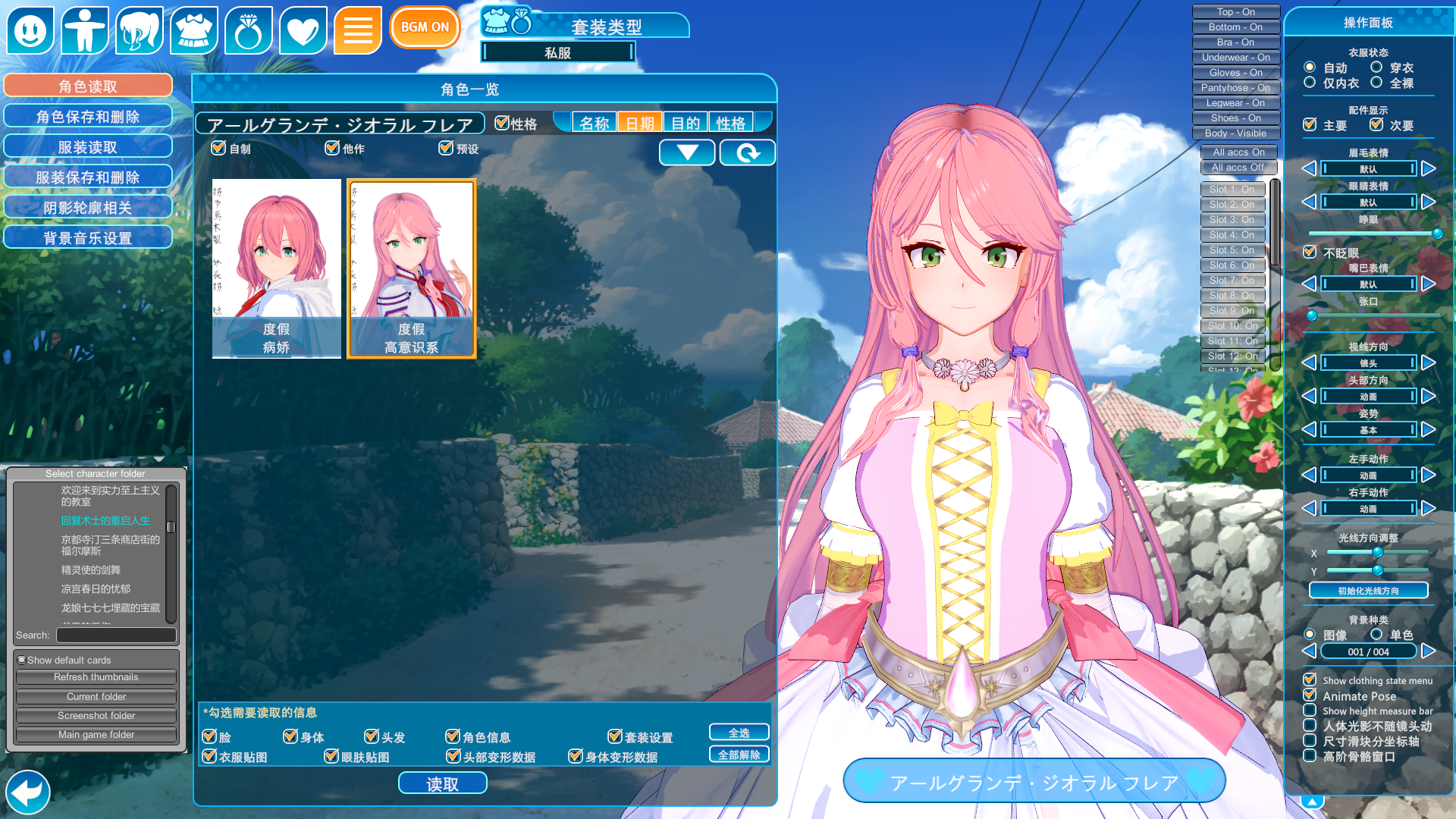Choose the 全裸 clothing state radio
Screen dimensions: 1456x819
[1376, 83]
